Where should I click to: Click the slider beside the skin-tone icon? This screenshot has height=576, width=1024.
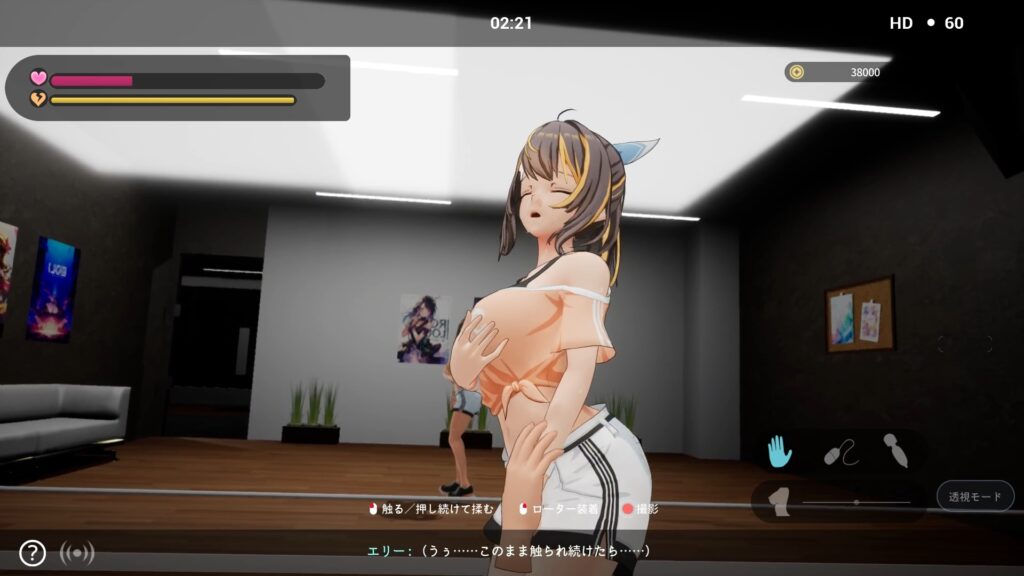[856, 502]
